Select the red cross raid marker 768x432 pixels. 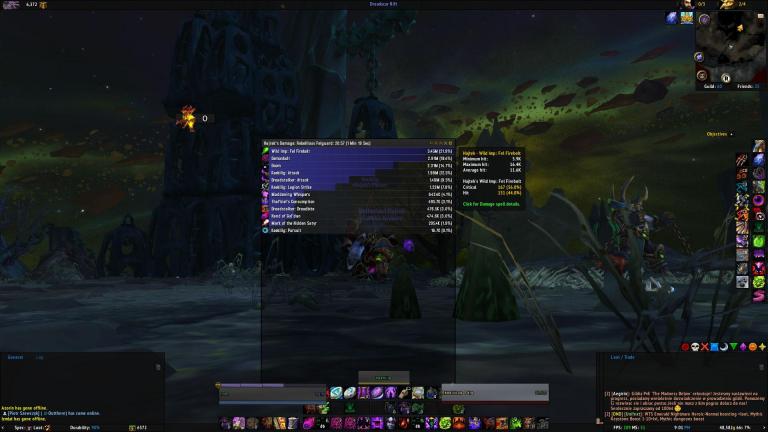coord(705,346)
